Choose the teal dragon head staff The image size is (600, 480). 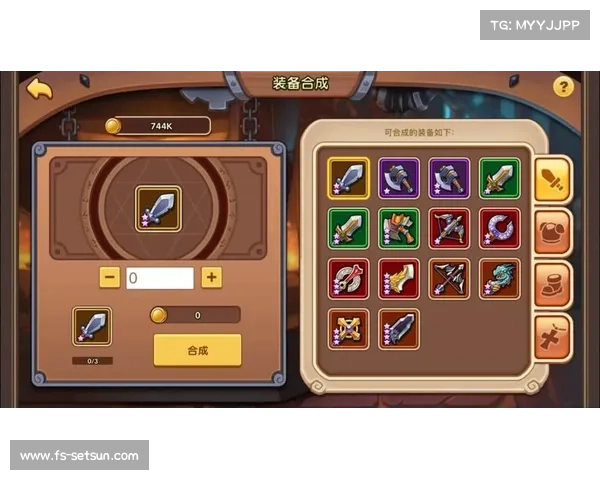point(499,279)
